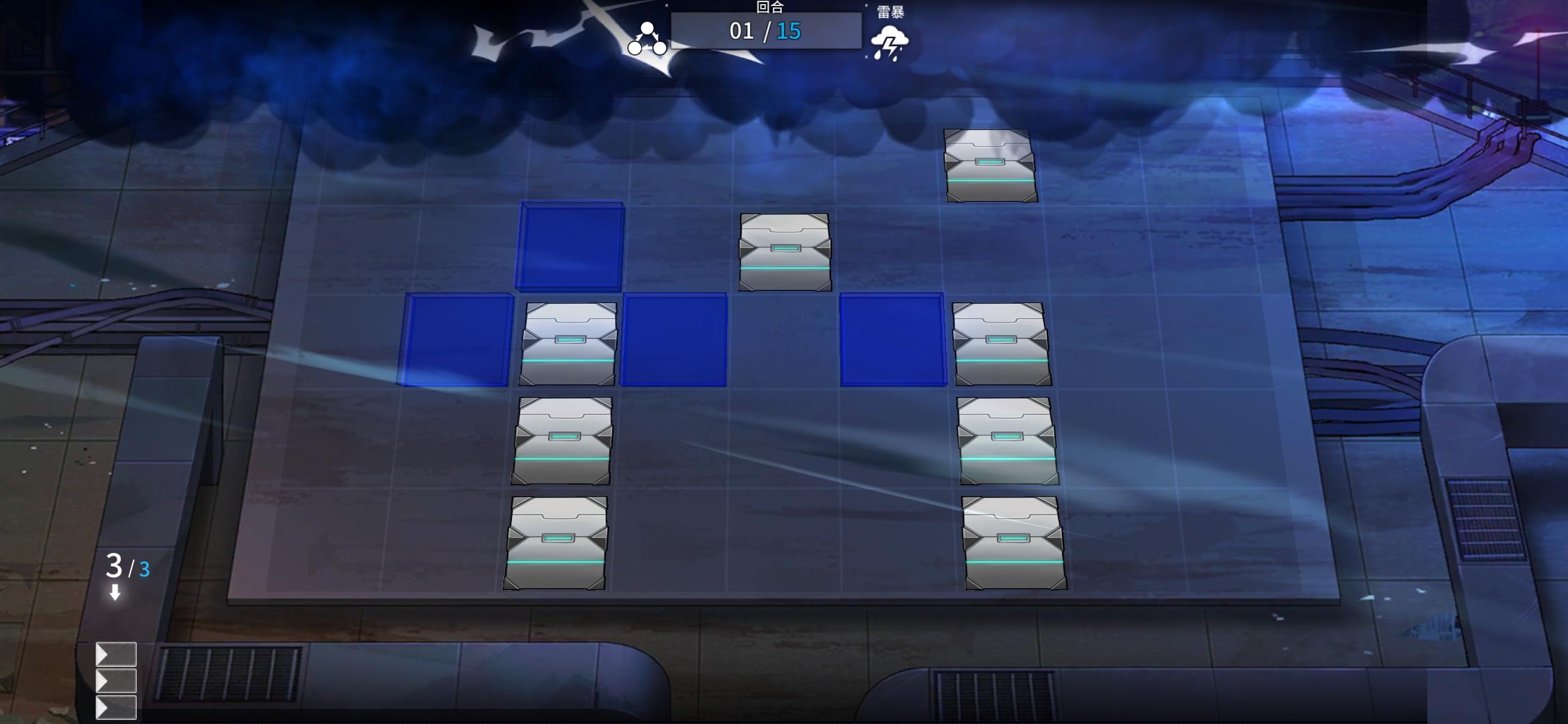The width and height of the screenshot is (1568, 724).
Task: Select the metal crate near the grid center
Action: click(785, 251)
